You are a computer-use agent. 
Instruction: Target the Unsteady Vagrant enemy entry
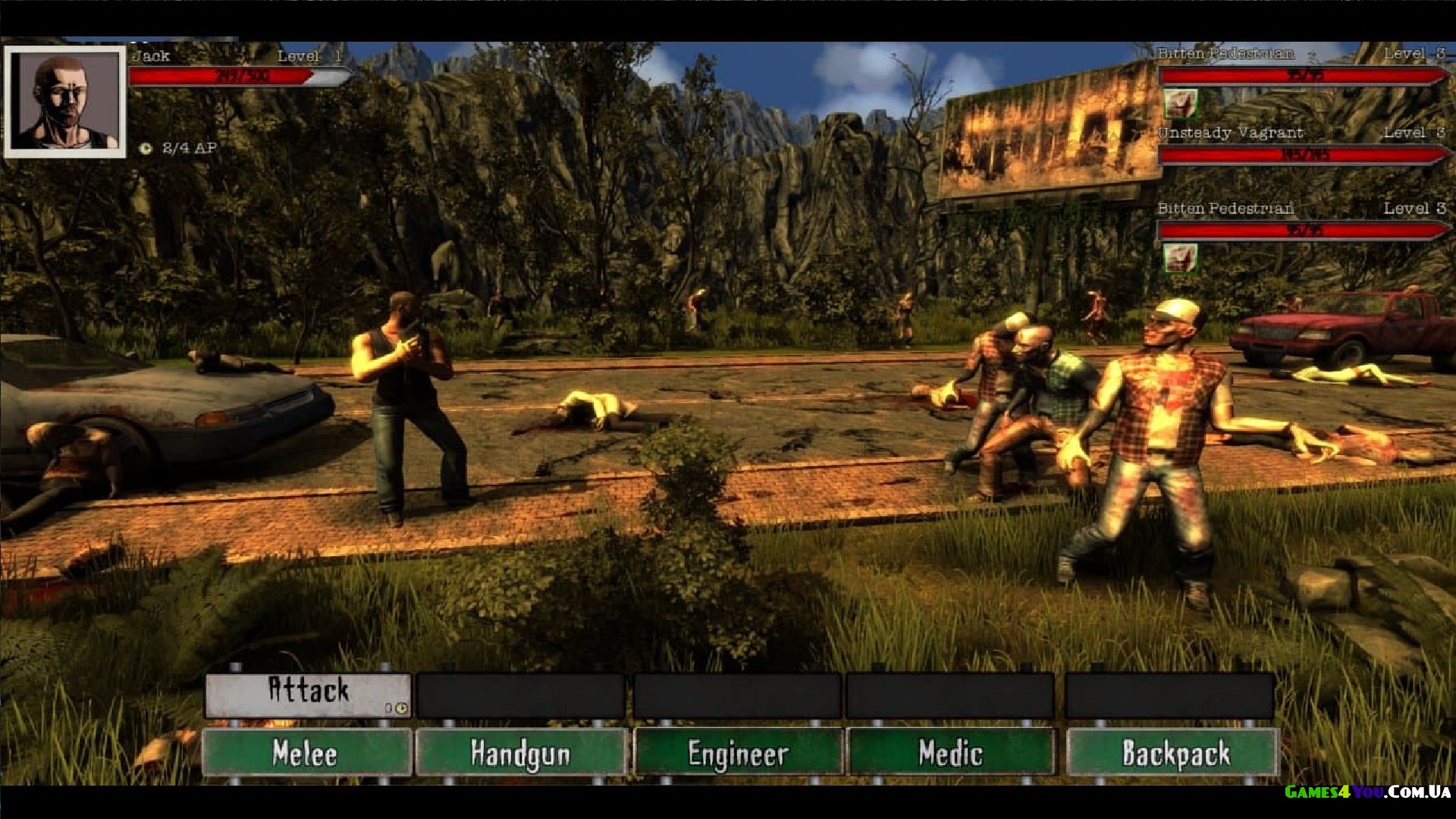(x=1301, y=146)
